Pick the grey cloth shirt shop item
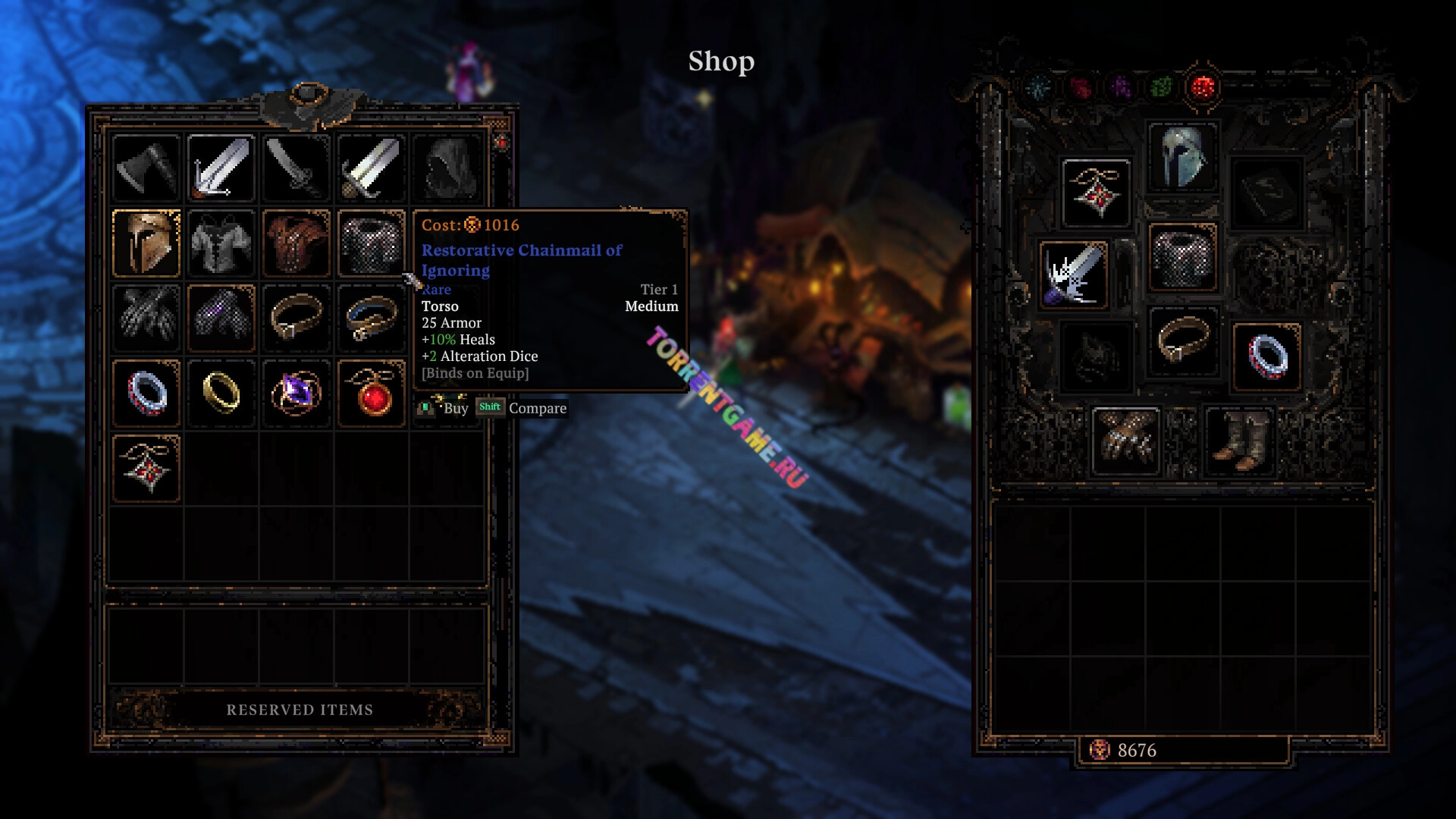The height and width of the screenshot is (819, 1456). click(x=221, y=243)
